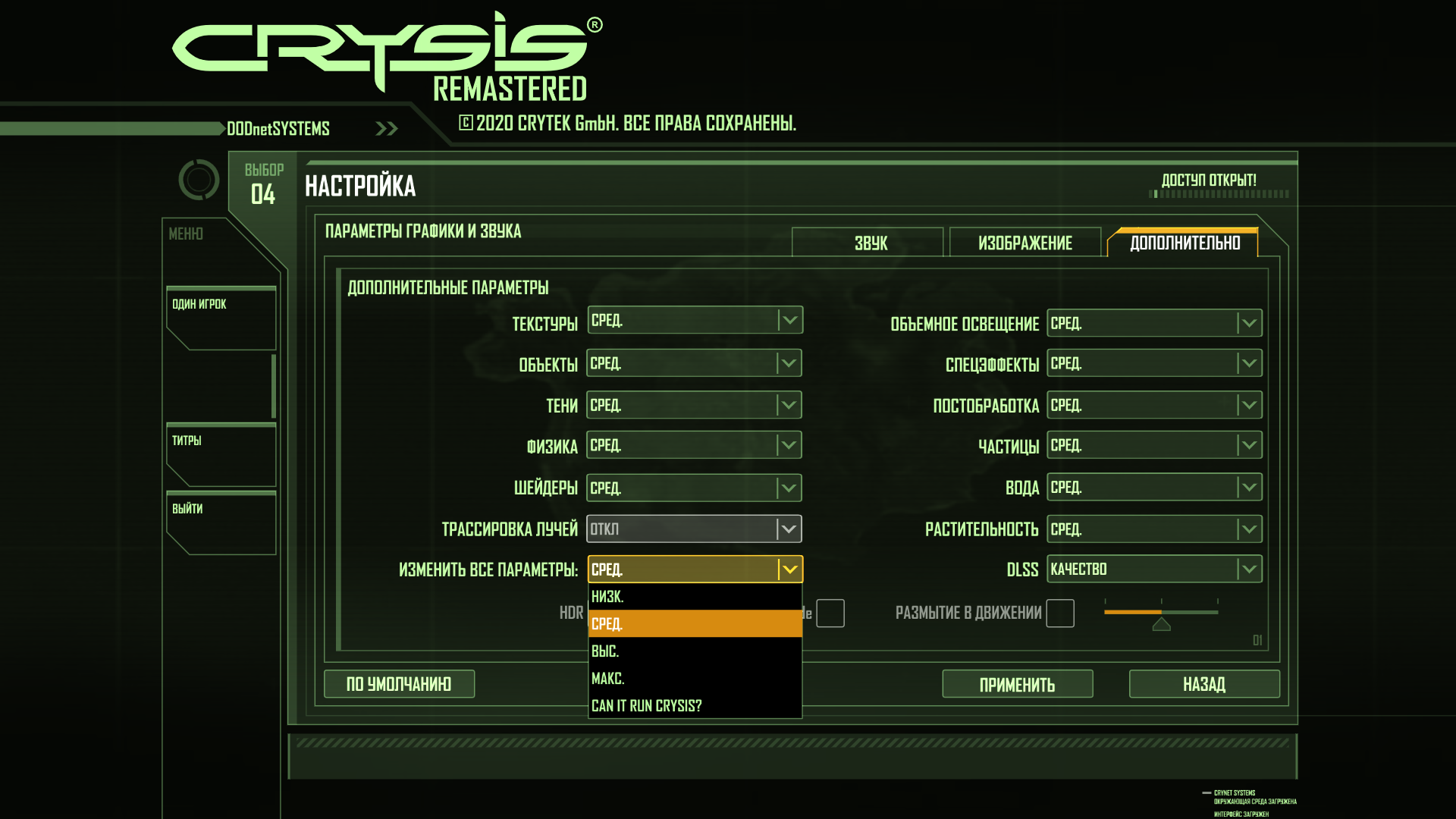Open the ТЕКСТУРЫ quality dropdown

tap(695, 321)
